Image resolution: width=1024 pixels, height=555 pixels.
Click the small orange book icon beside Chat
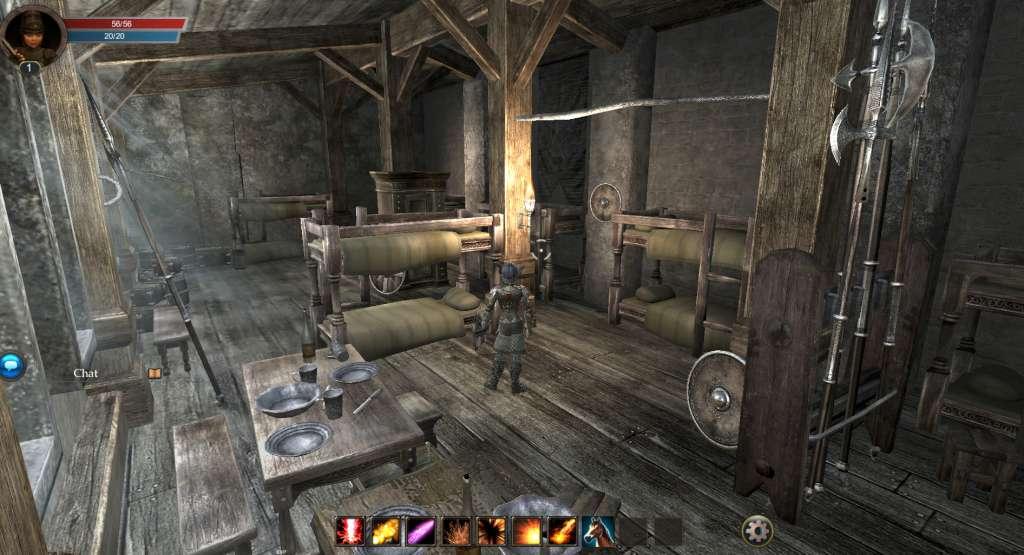click(154, 373)
